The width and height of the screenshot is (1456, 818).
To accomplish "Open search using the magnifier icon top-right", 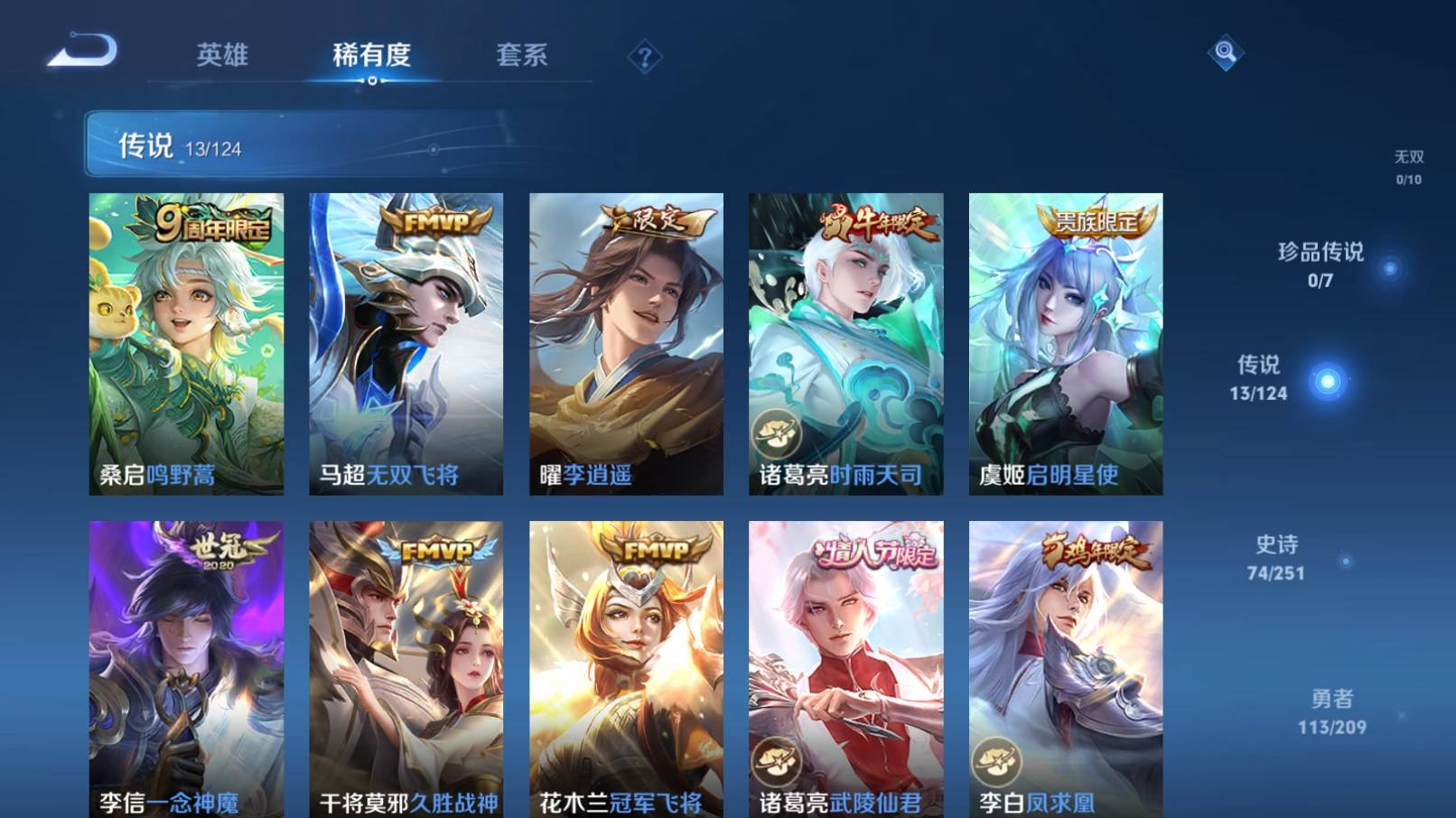I will pos(1226,54).
